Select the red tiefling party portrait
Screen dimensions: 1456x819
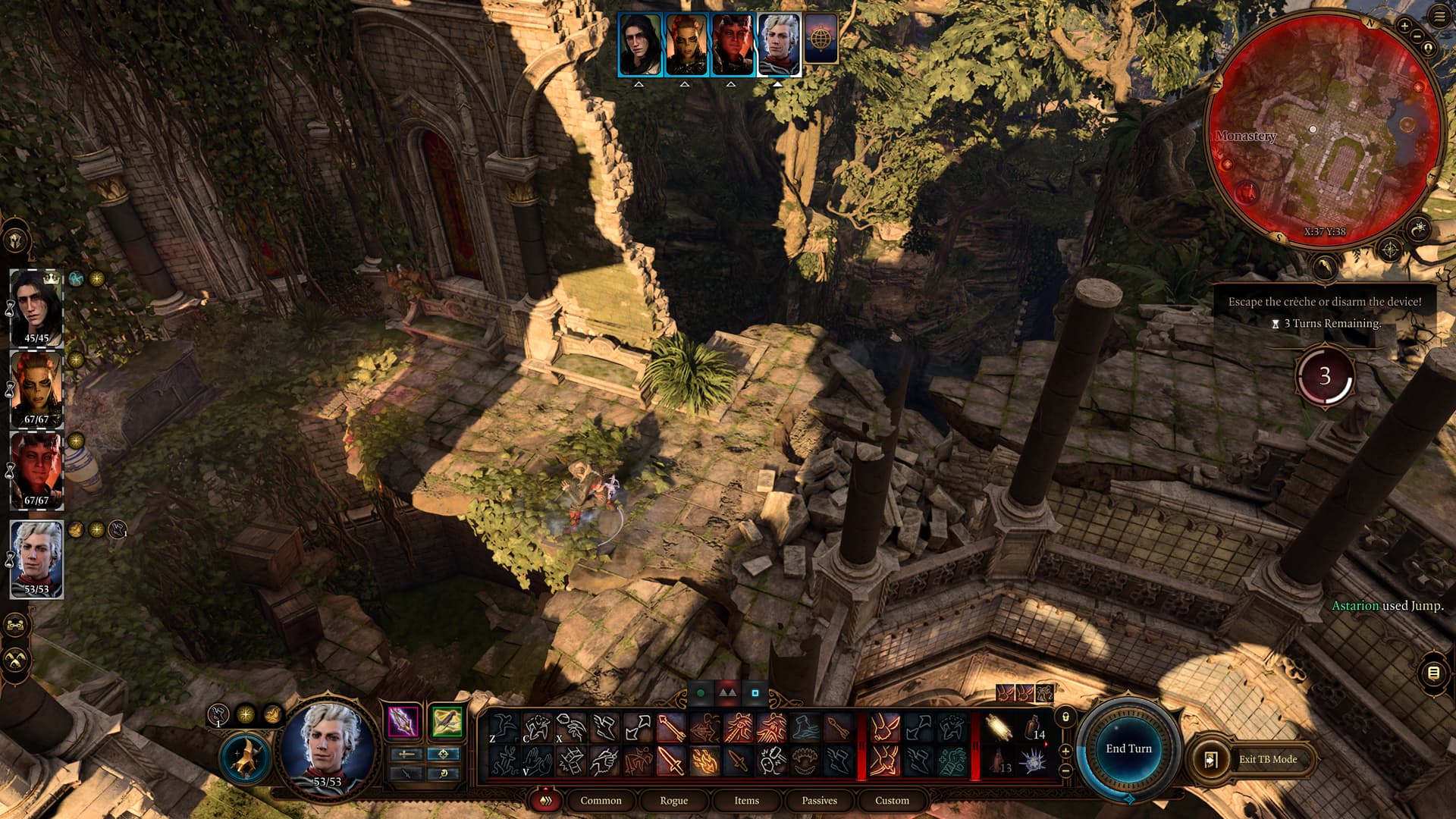36,470
